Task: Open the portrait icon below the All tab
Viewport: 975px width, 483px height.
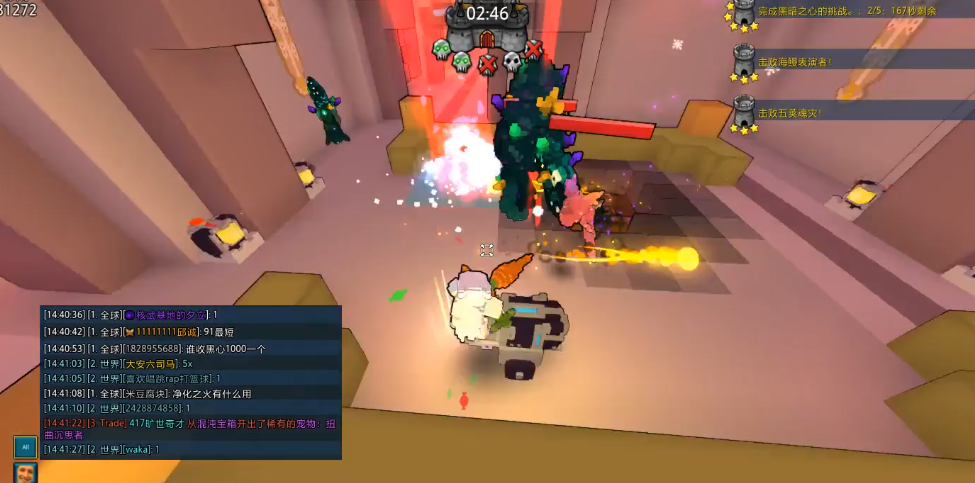Action: tap(24, 473)
